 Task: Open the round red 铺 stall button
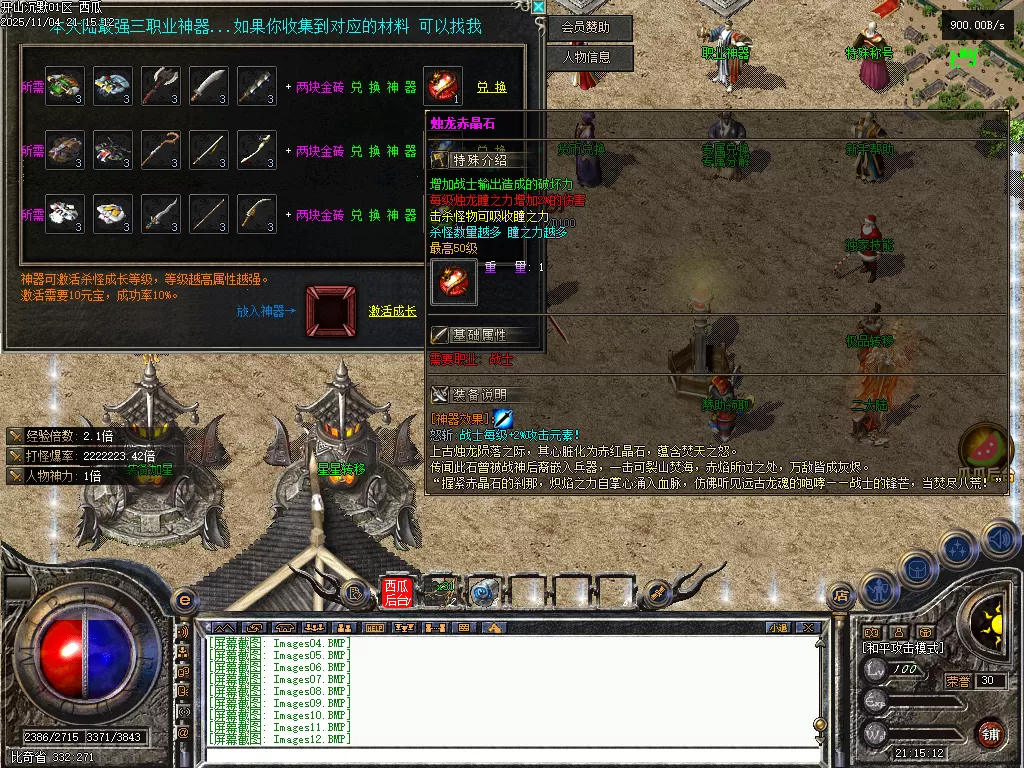click(990, 732)
